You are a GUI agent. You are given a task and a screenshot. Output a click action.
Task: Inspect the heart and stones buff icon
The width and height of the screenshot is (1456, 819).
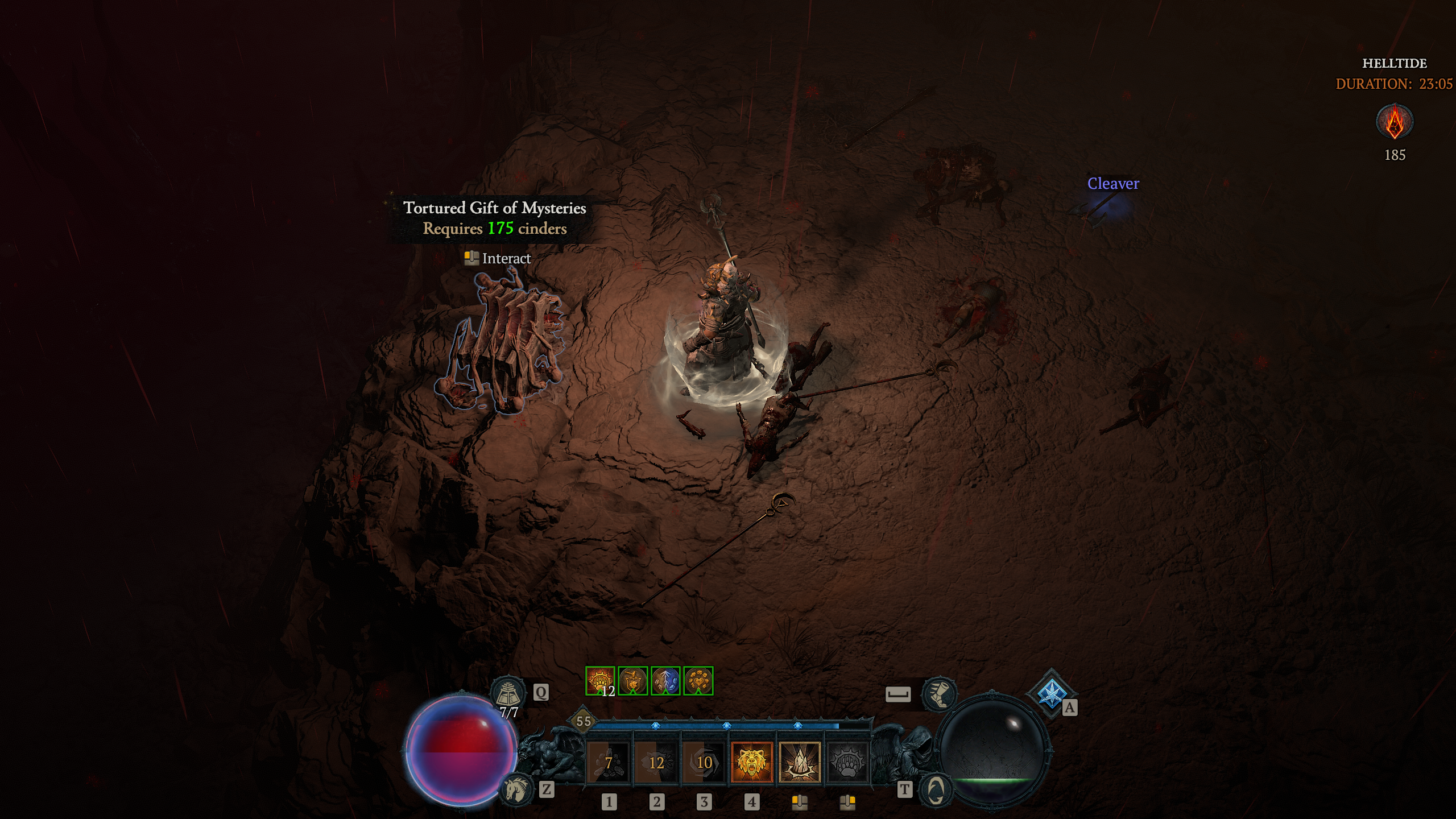click(x=698, y=681)
